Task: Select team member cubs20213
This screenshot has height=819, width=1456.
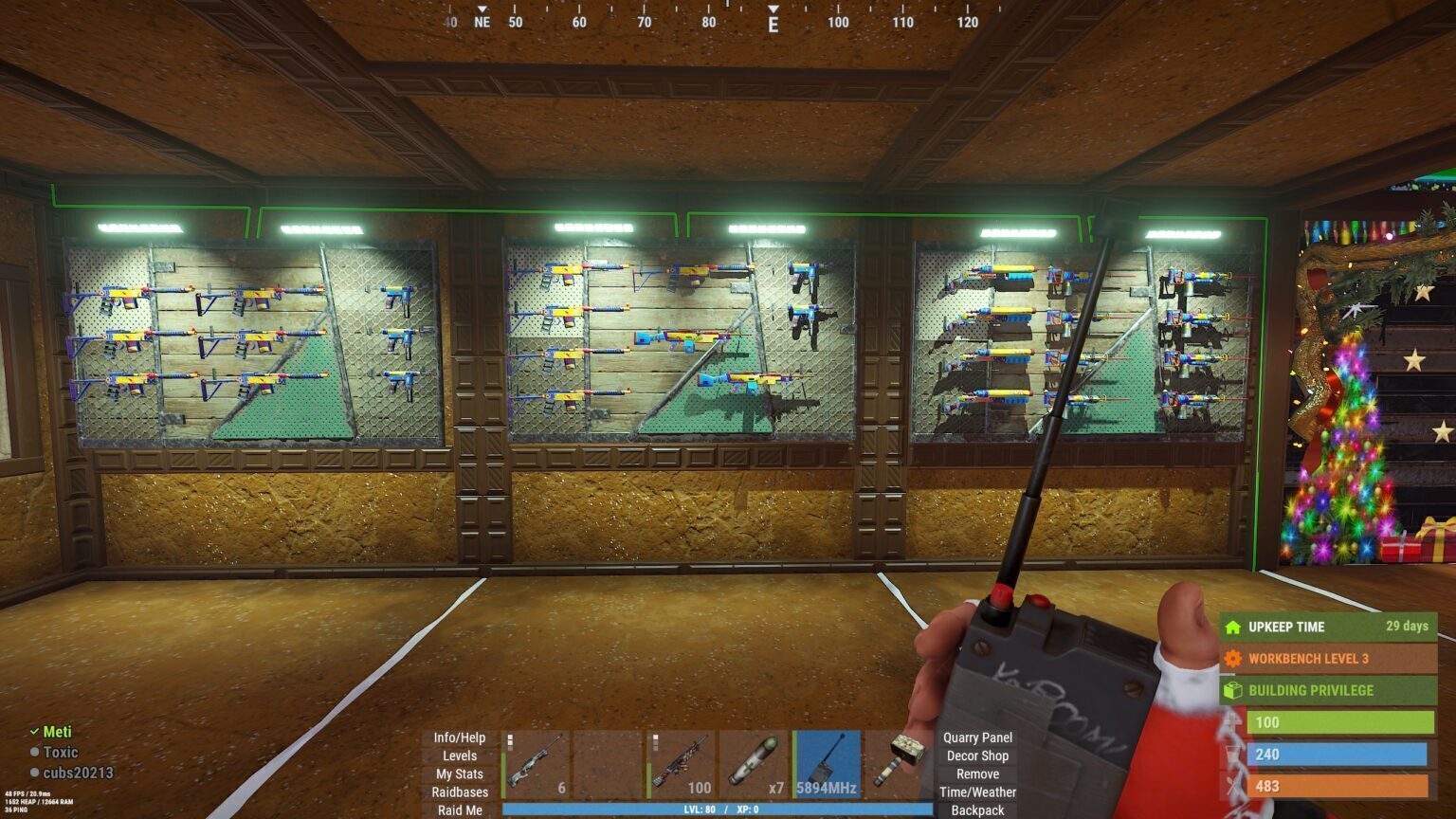Action: pos(78,773)
